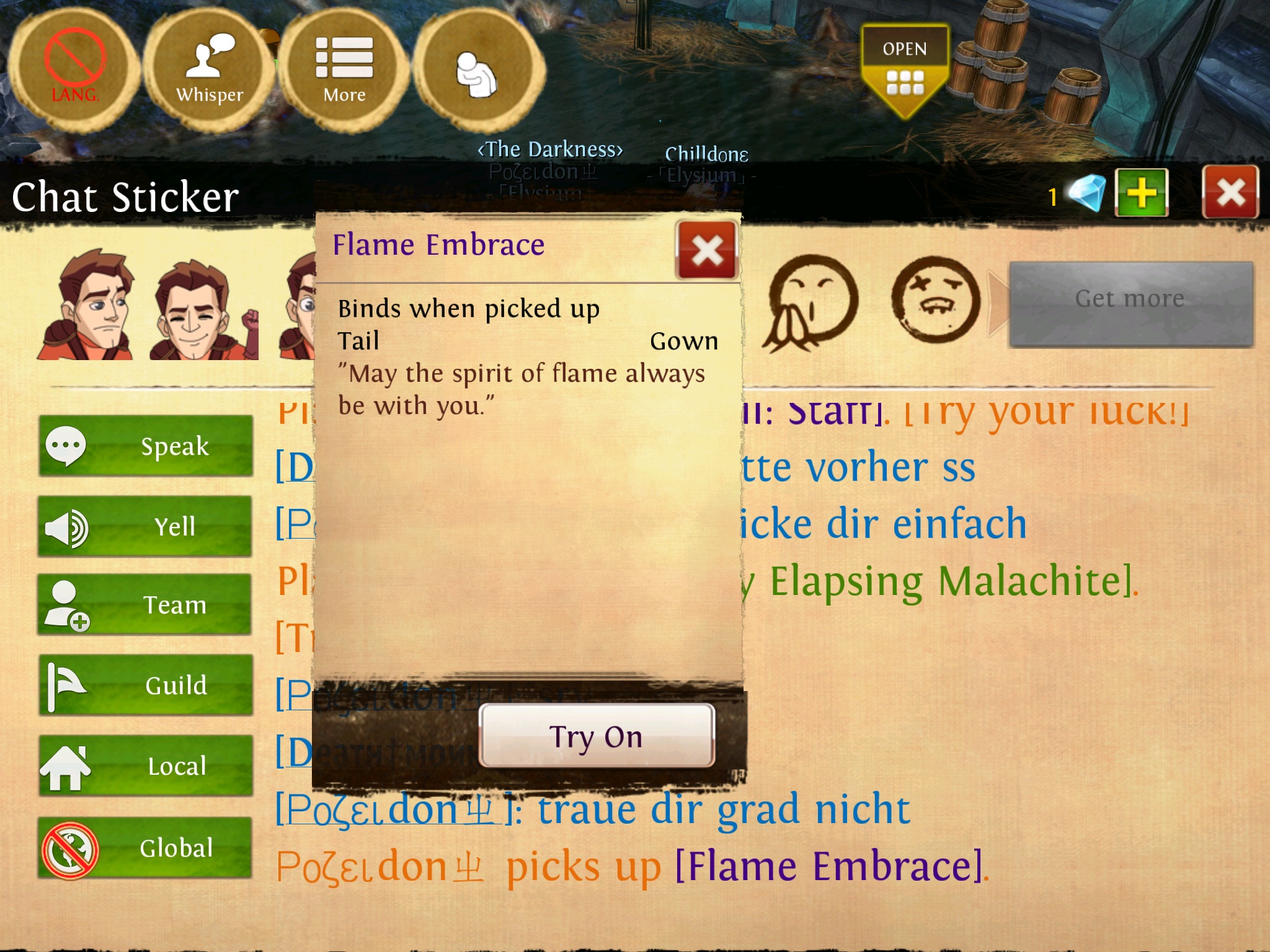
Task: Close the Chat Sticker panel
Action: (x=1230, y=193)
